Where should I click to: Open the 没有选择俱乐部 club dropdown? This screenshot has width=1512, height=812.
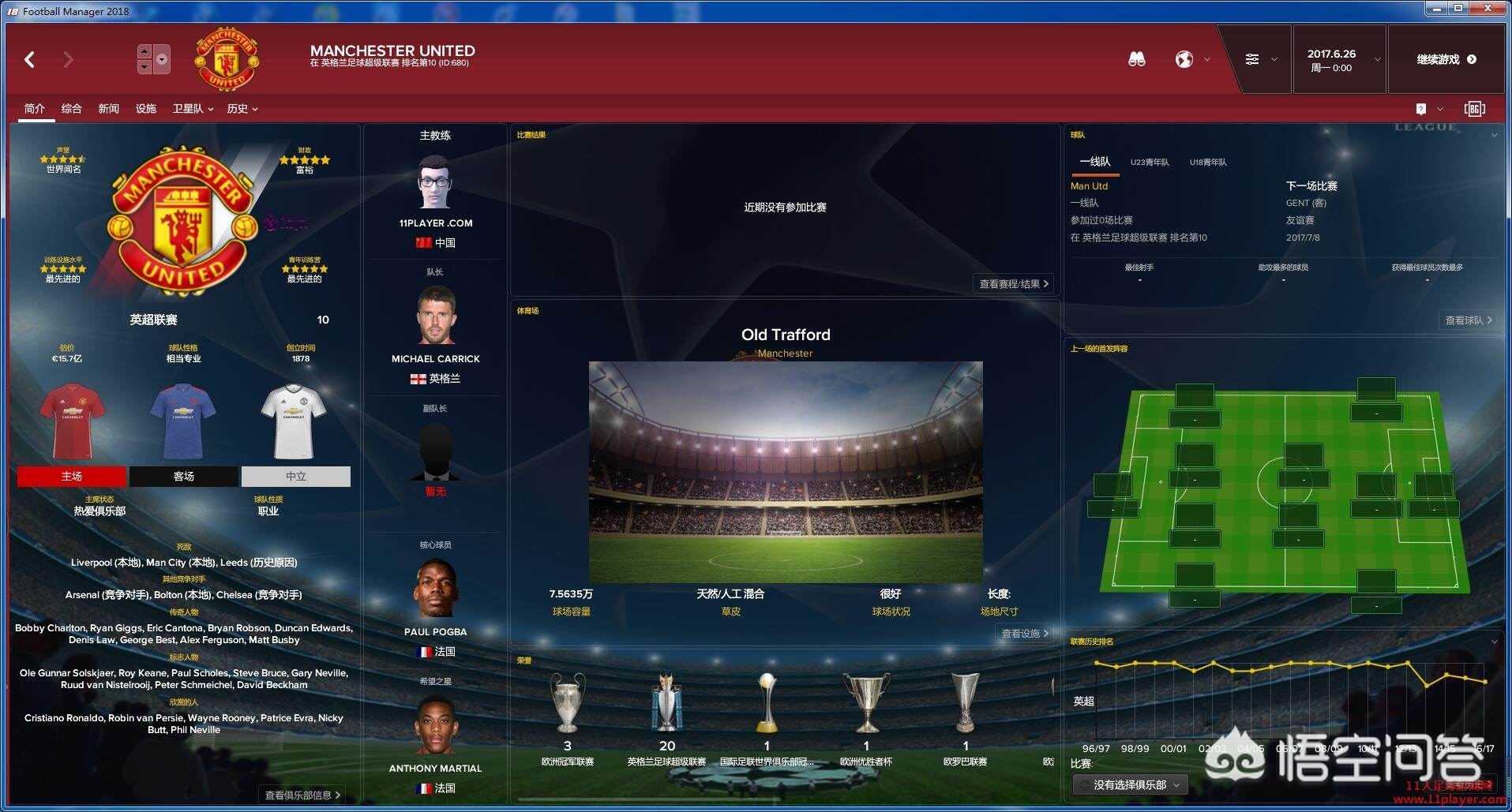(1130, 785)
